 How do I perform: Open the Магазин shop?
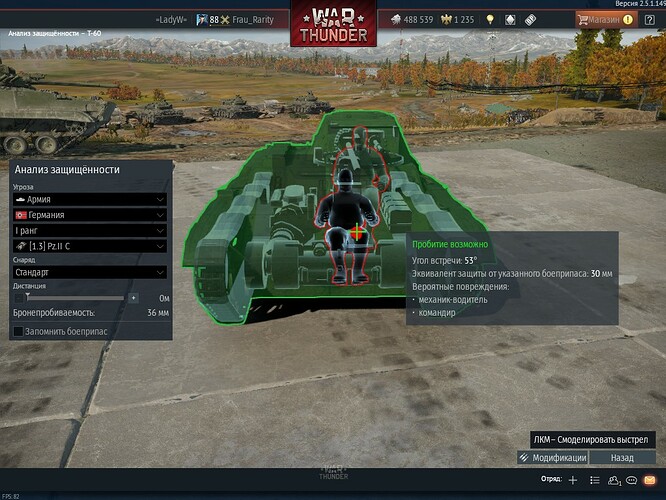tap(597, 19)
